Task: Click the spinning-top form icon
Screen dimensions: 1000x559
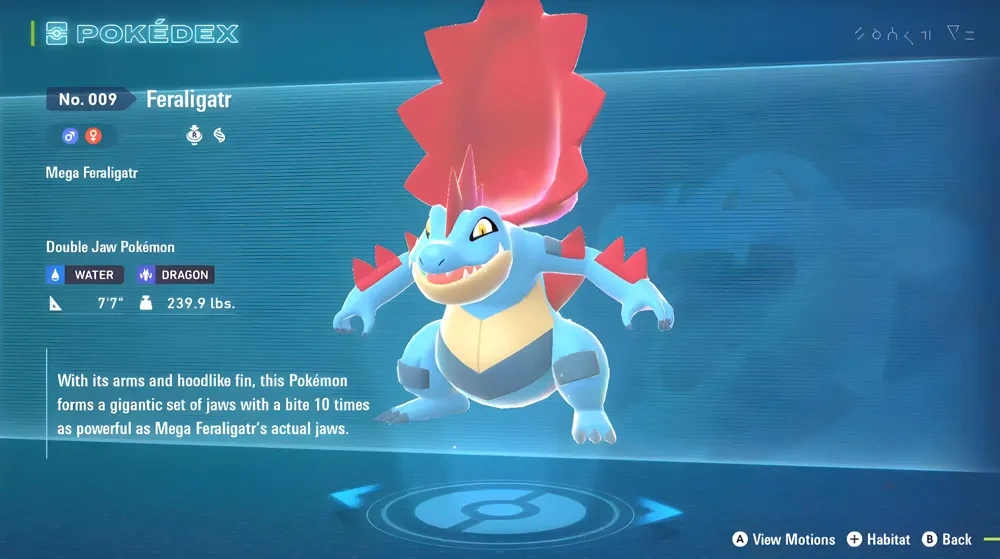Action: (195, 135)
